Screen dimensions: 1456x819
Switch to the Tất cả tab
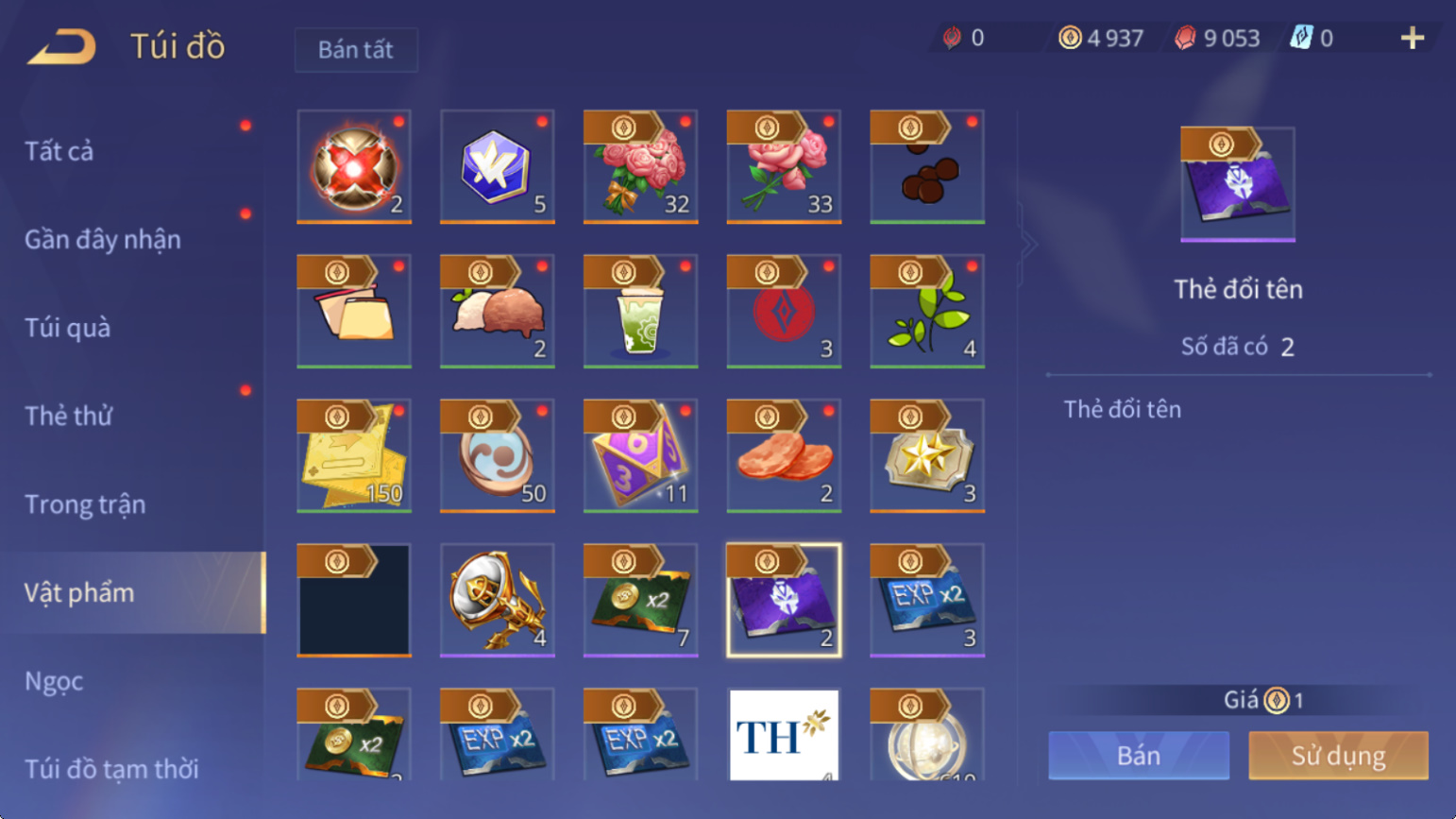point(59,151)
